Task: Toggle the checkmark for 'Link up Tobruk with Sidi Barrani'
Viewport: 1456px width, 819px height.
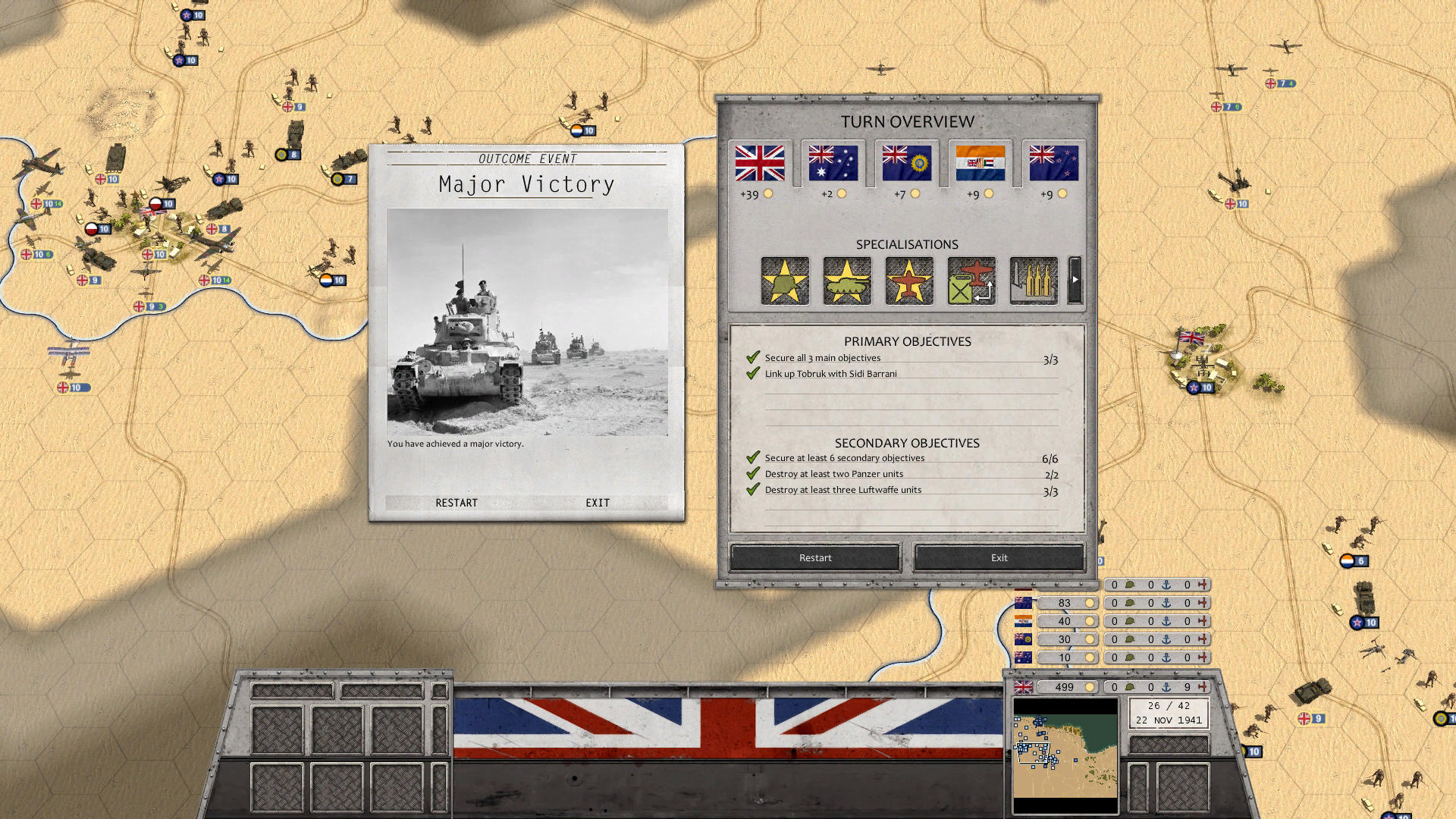Action: [753, 373]
